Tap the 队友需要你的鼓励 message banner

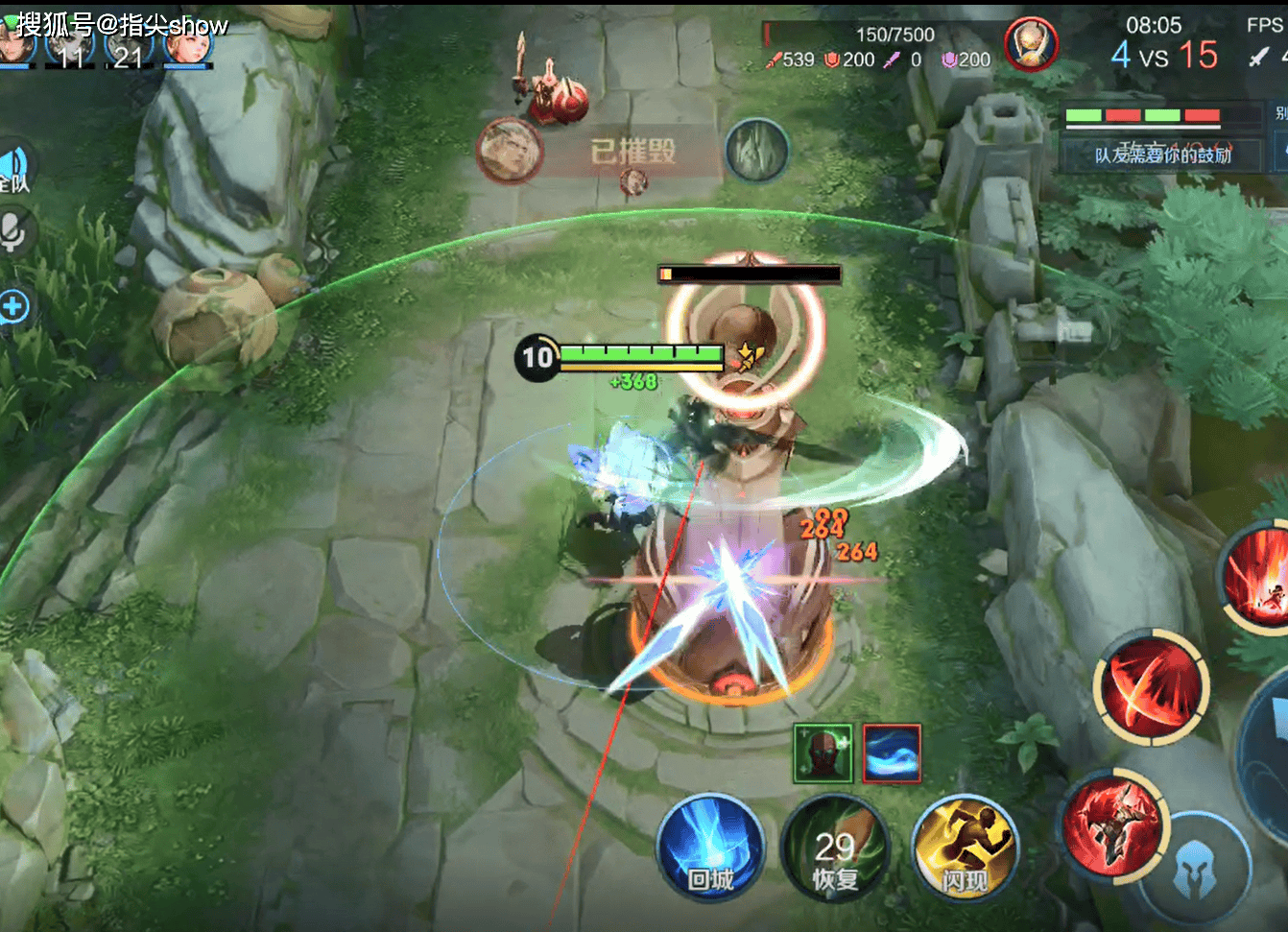(1161, 155)
